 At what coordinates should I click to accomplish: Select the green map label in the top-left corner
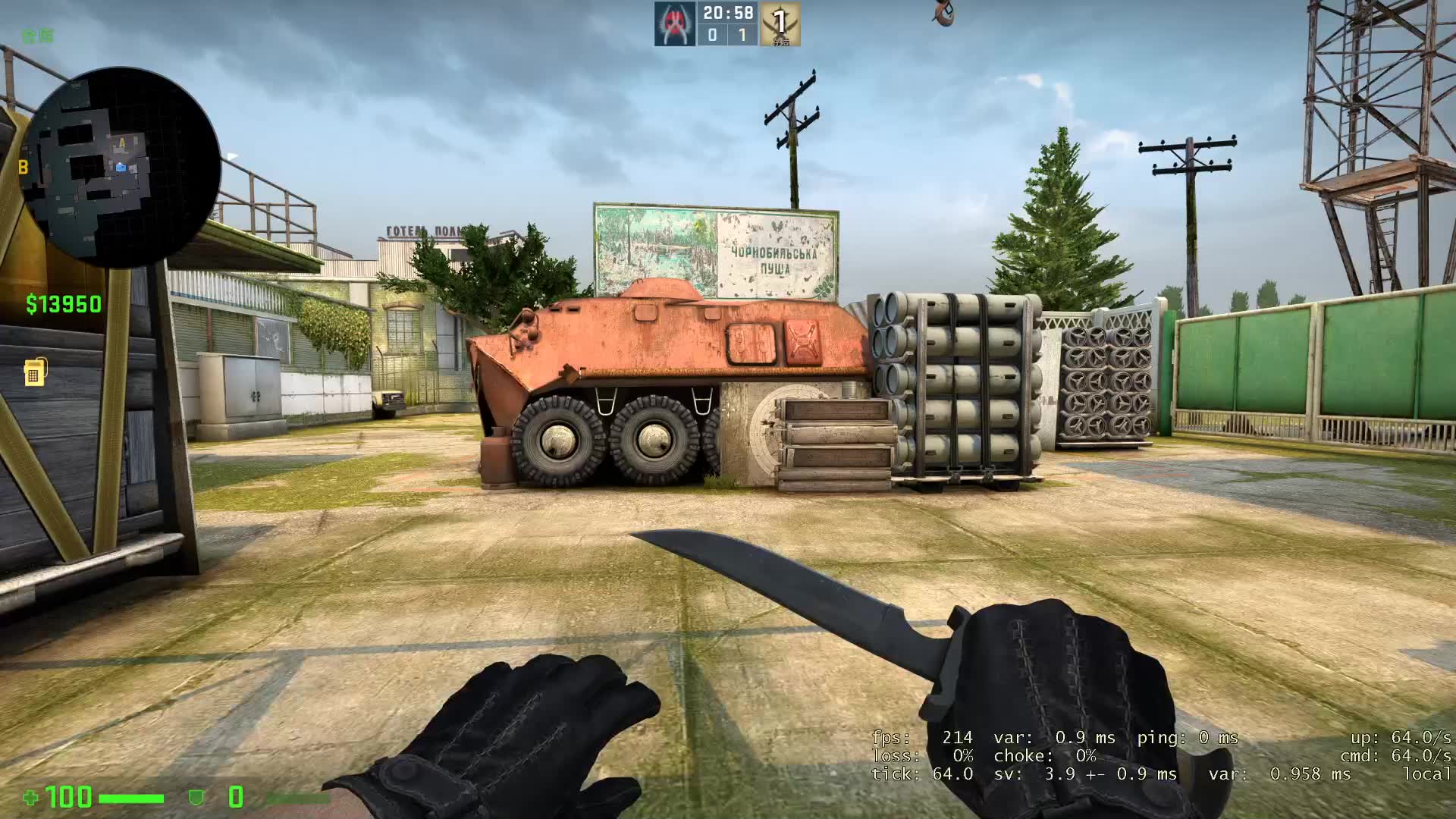[38, 36]
